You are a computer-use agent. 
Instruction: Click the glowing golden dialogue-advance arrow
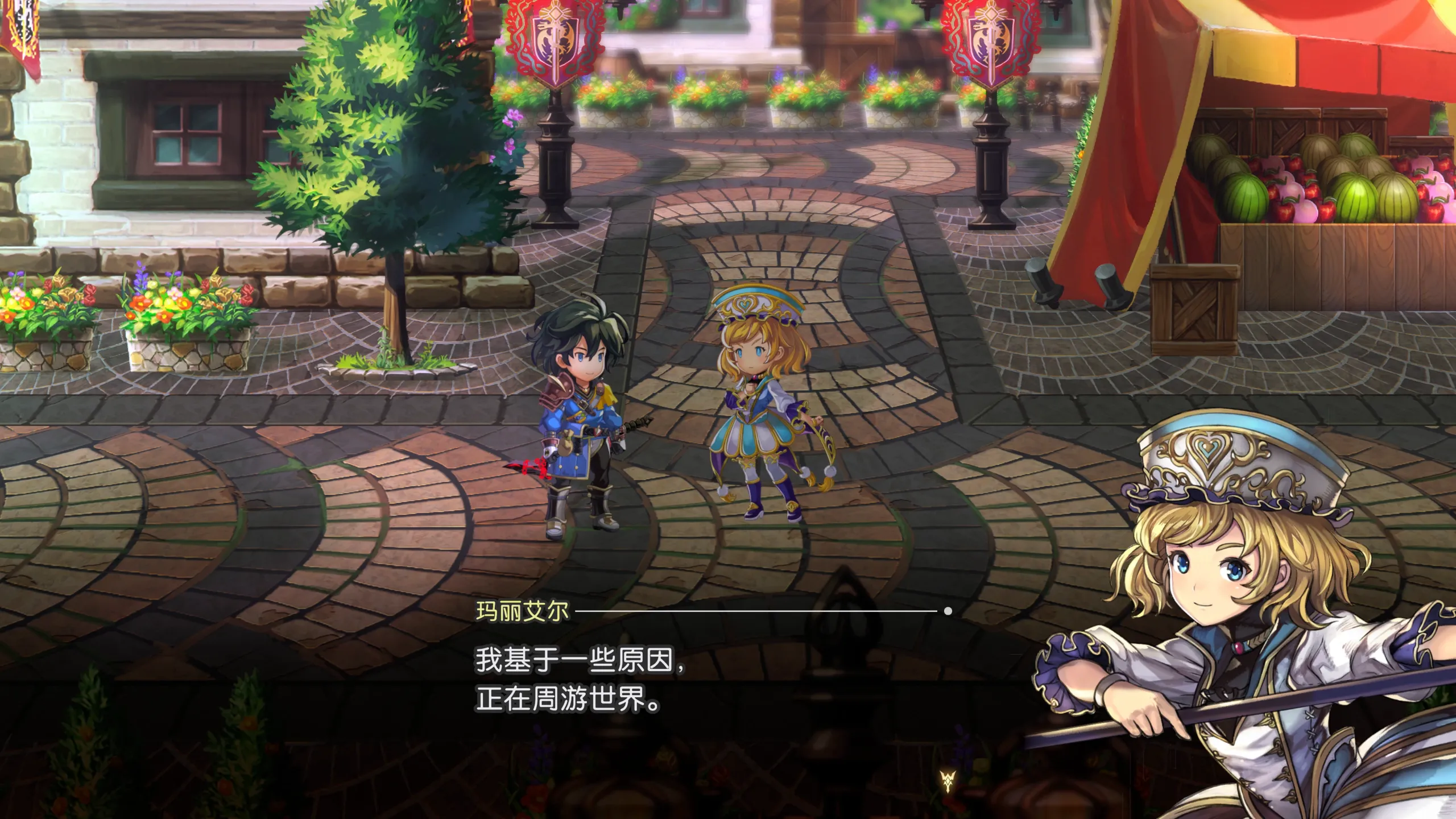[x=947, y=781]
